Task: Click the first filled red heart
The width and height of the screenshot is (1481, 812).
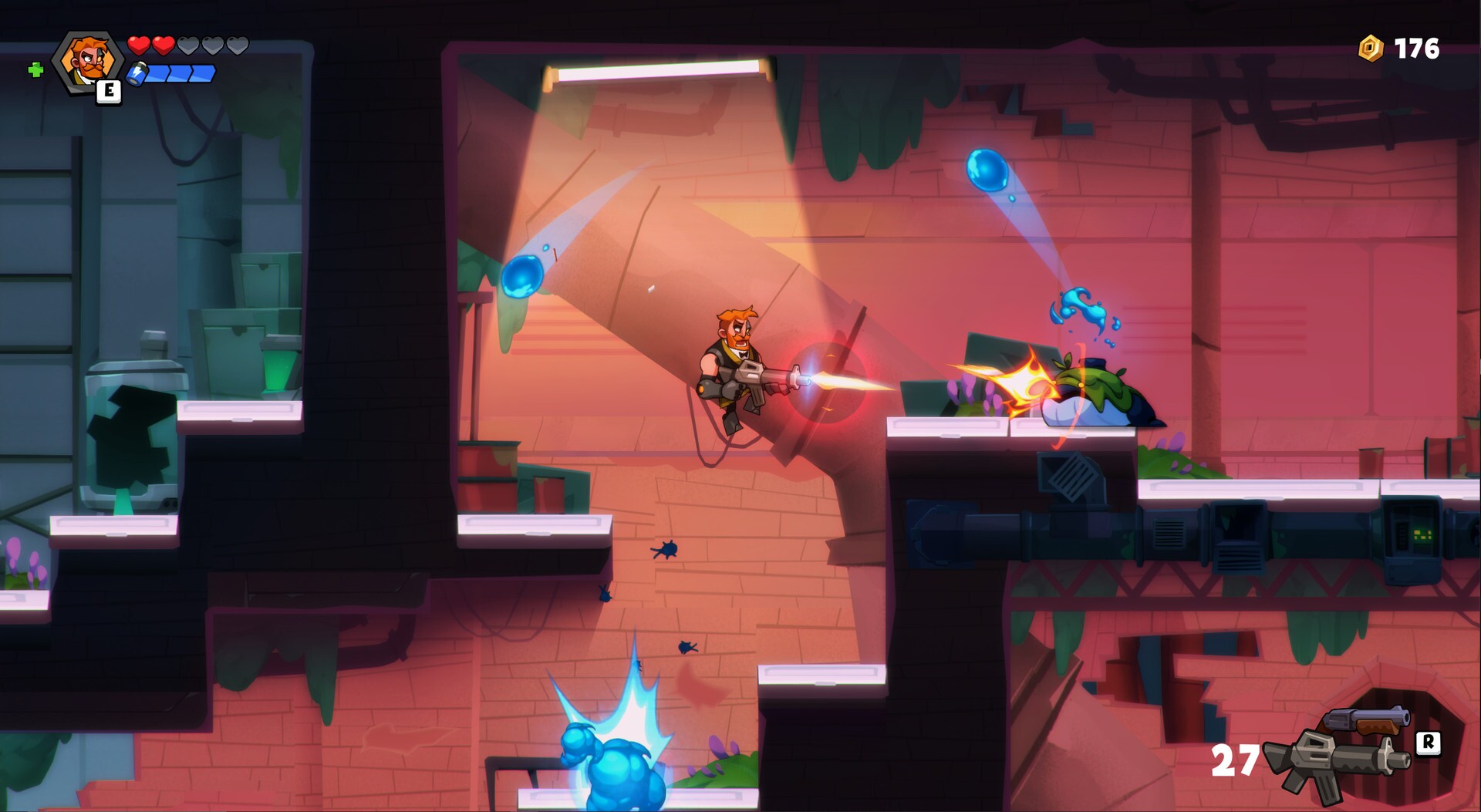Action: pyautogui.click(x=140, y=45)
